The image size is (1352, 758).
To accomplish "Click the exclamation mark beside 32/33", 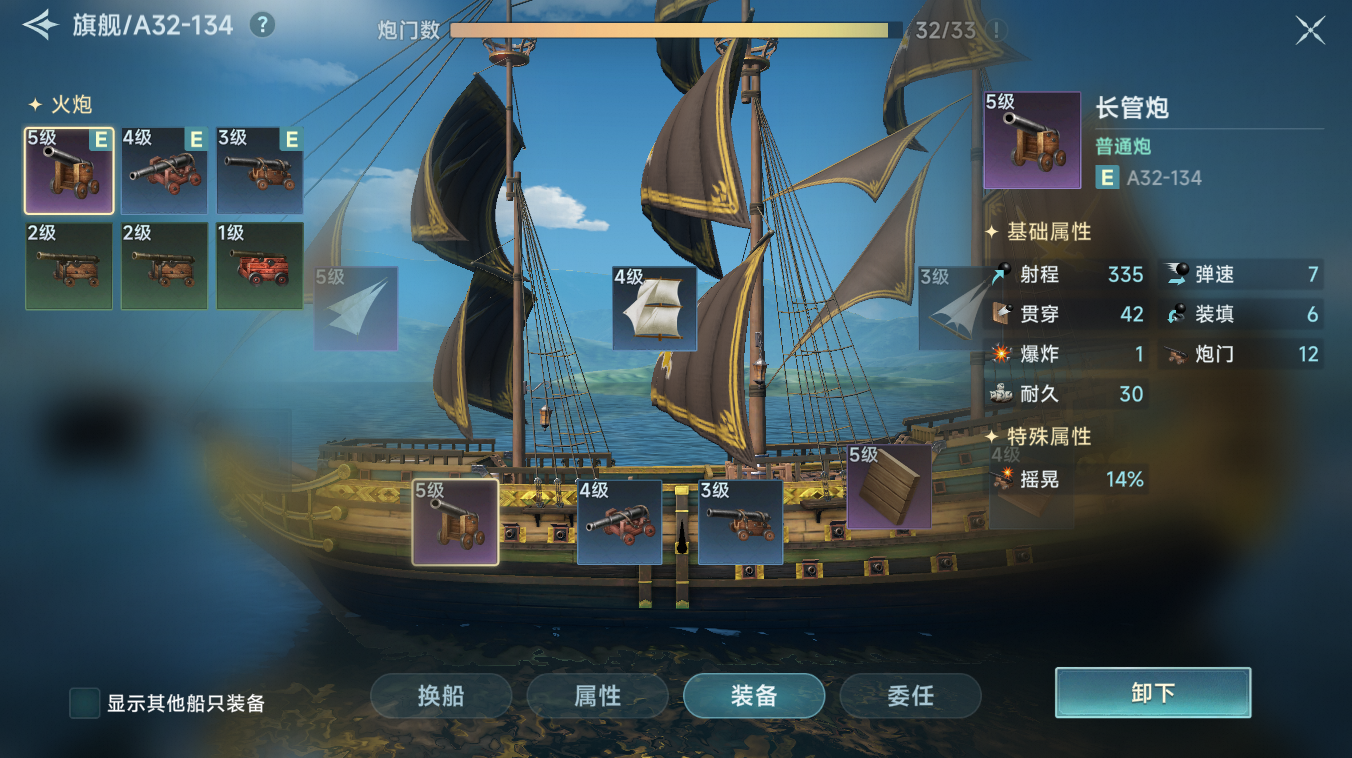I will (996, 30).
